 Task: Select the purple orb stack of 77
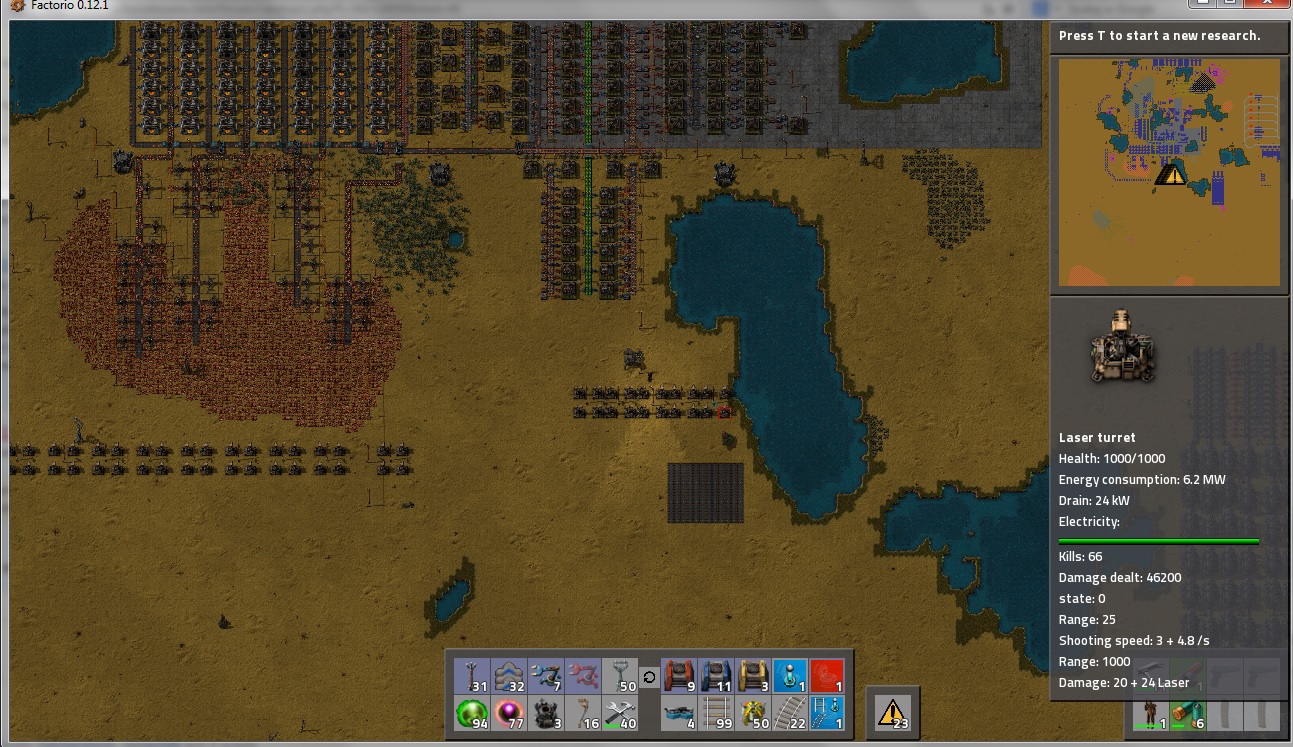(510, 714)
